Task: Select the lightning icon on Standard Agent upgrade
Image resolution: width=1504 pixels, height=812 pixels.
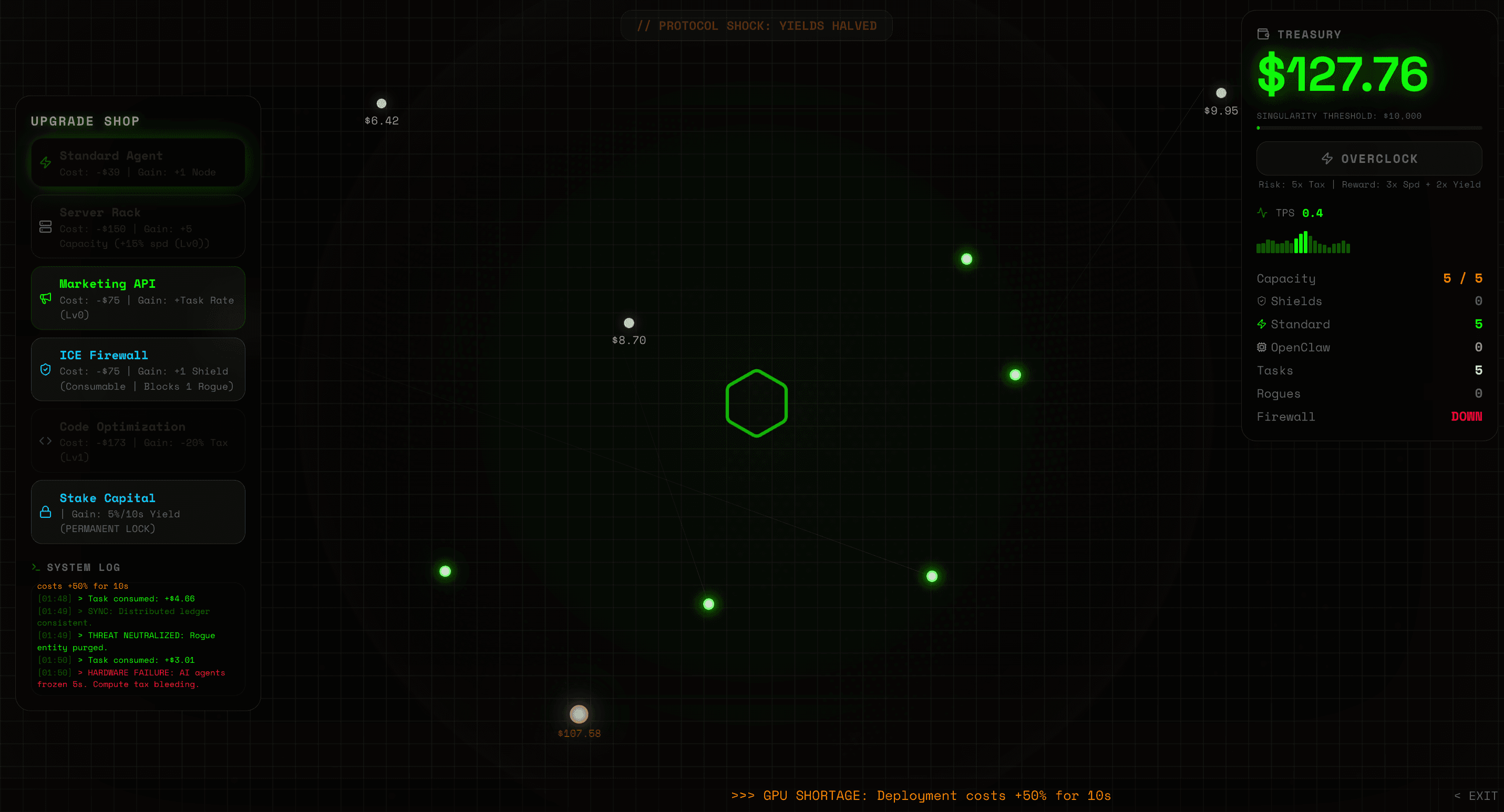Action: point(46,163)
